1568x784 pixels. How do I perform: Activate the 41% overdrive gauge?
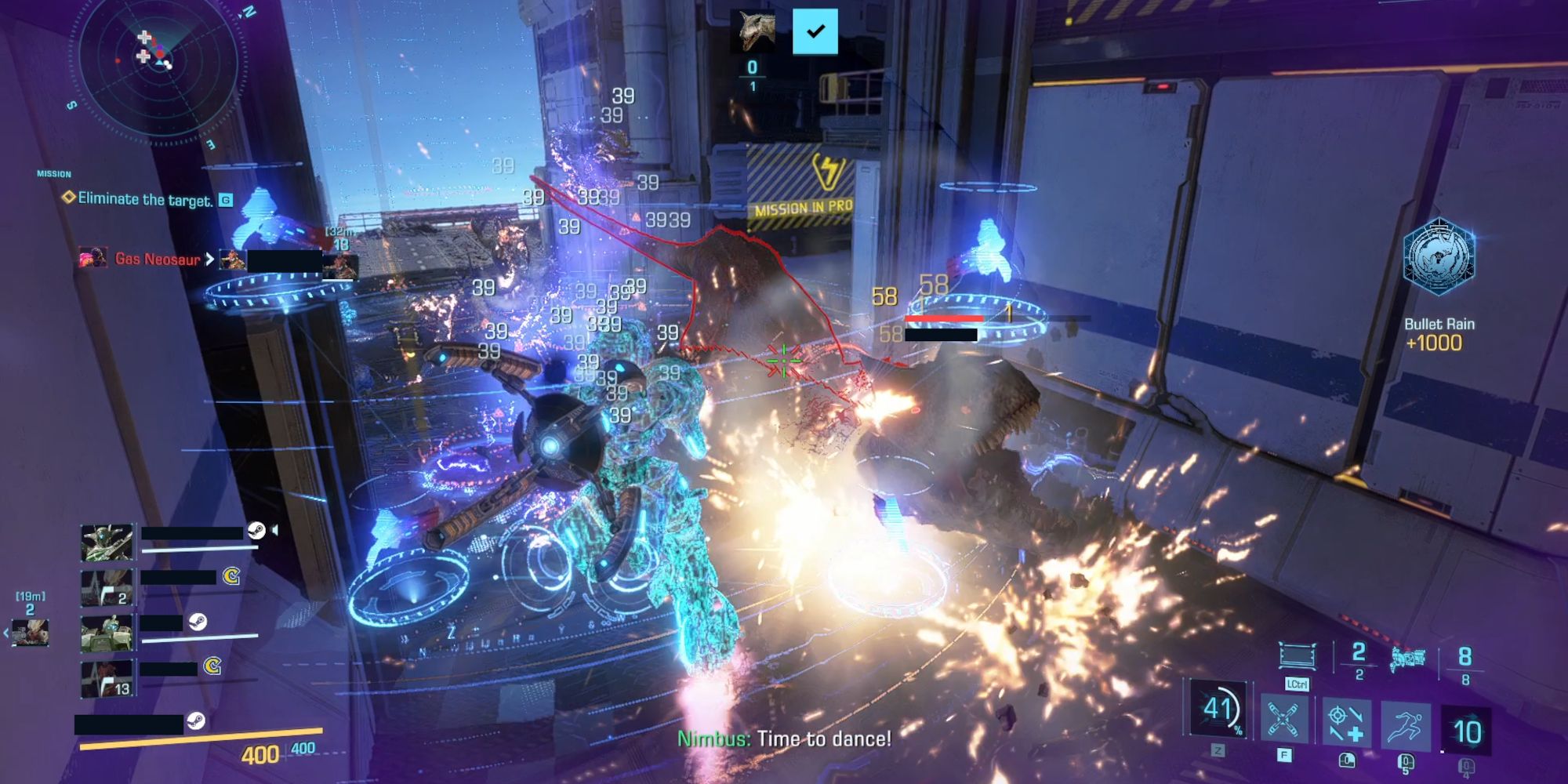(x=1218, y=709)
